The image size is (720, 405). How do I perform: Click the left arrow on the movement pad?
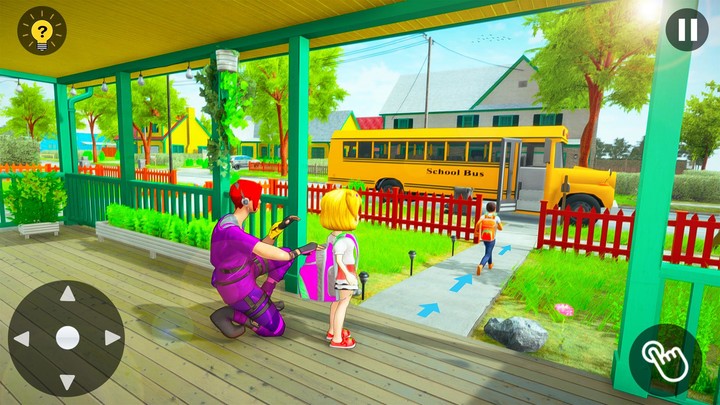[x=22, y=338]
